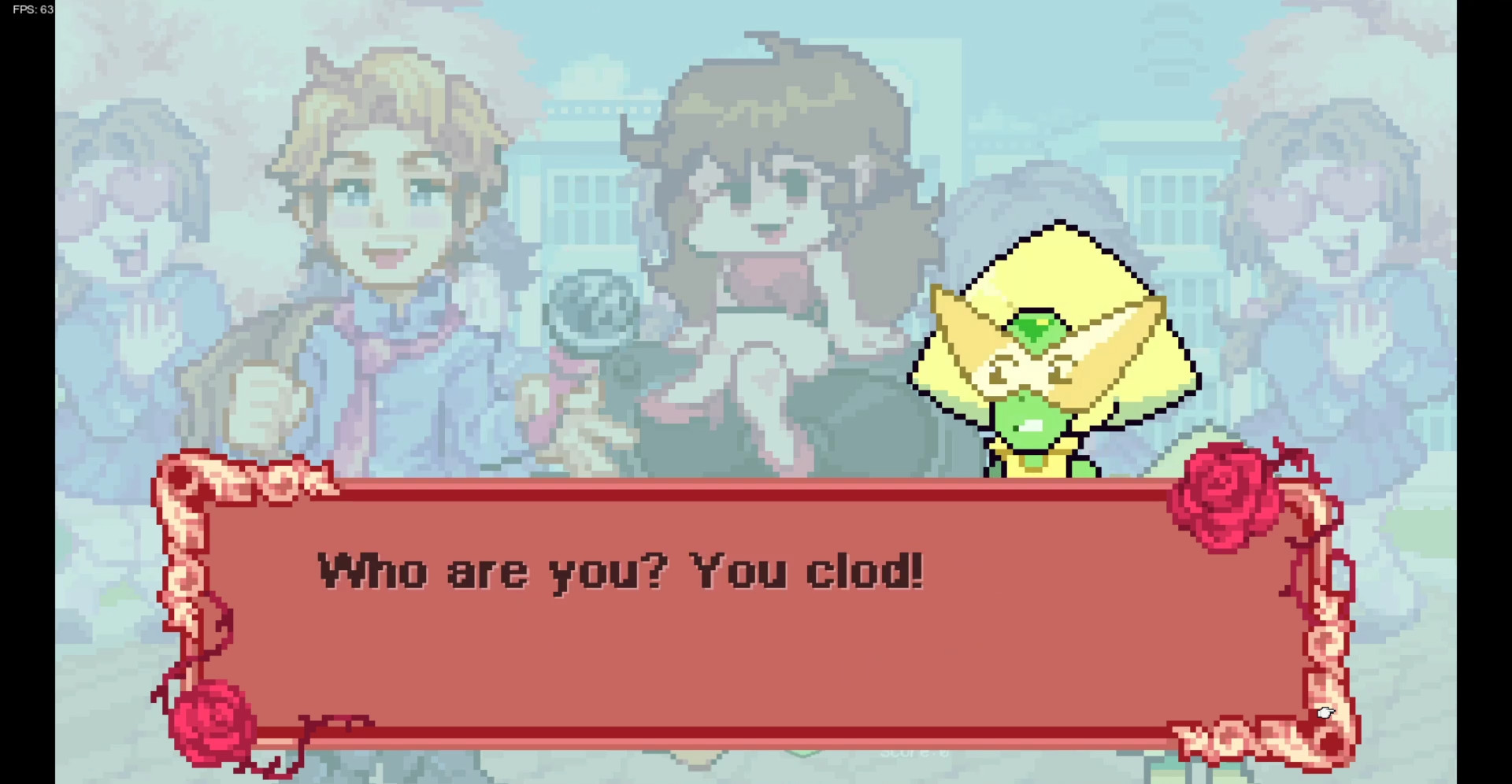This screenshot has height=784, width=1512.
Task: Click the word 'clod!' in the dialogue
Action: pyautogui.click(x=866, y=575)
